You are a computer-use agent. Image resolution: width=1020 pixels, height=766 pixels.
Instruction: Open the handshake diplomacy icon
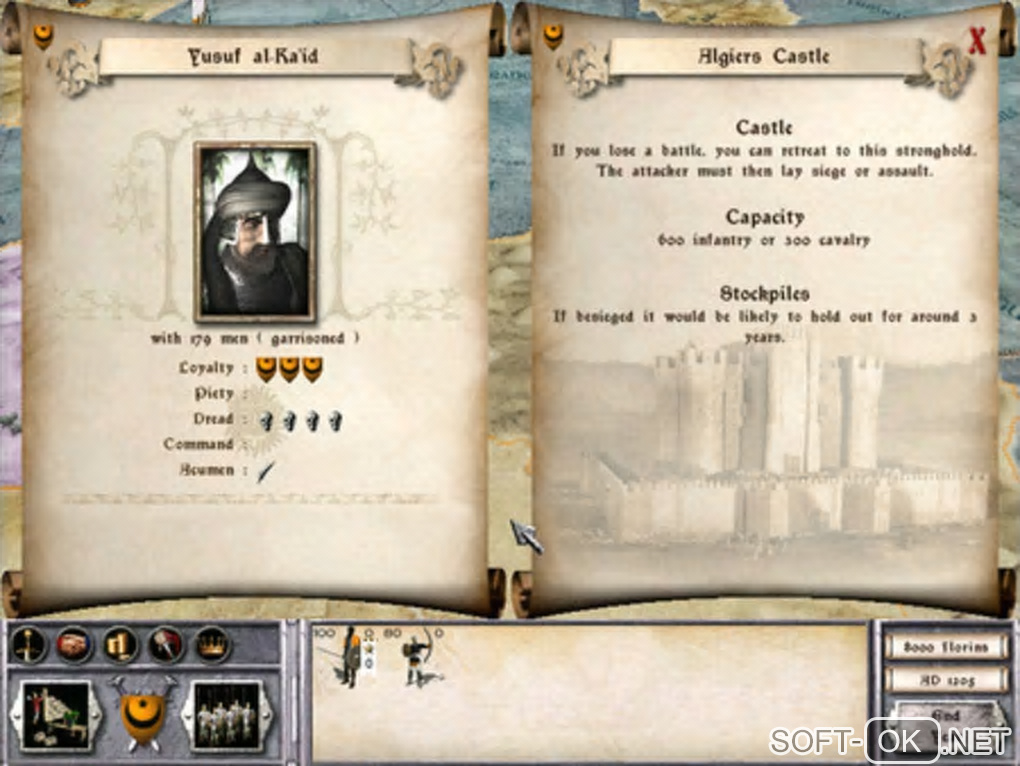click(x=74, y=645)
